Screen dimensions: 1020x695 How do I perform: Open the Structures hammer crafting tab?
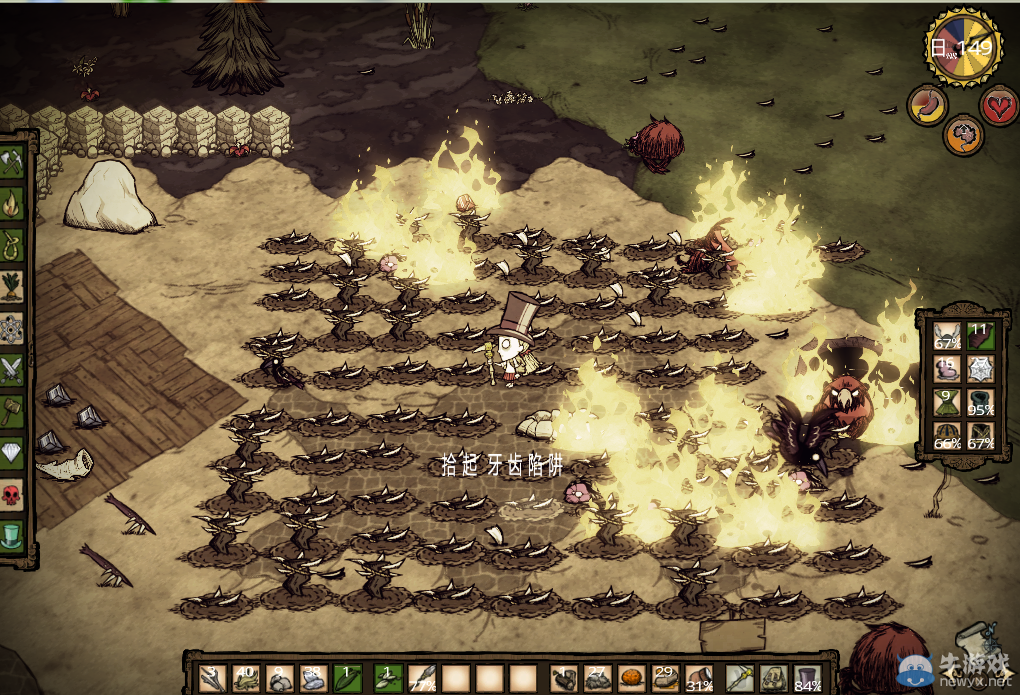coord(13,410)
